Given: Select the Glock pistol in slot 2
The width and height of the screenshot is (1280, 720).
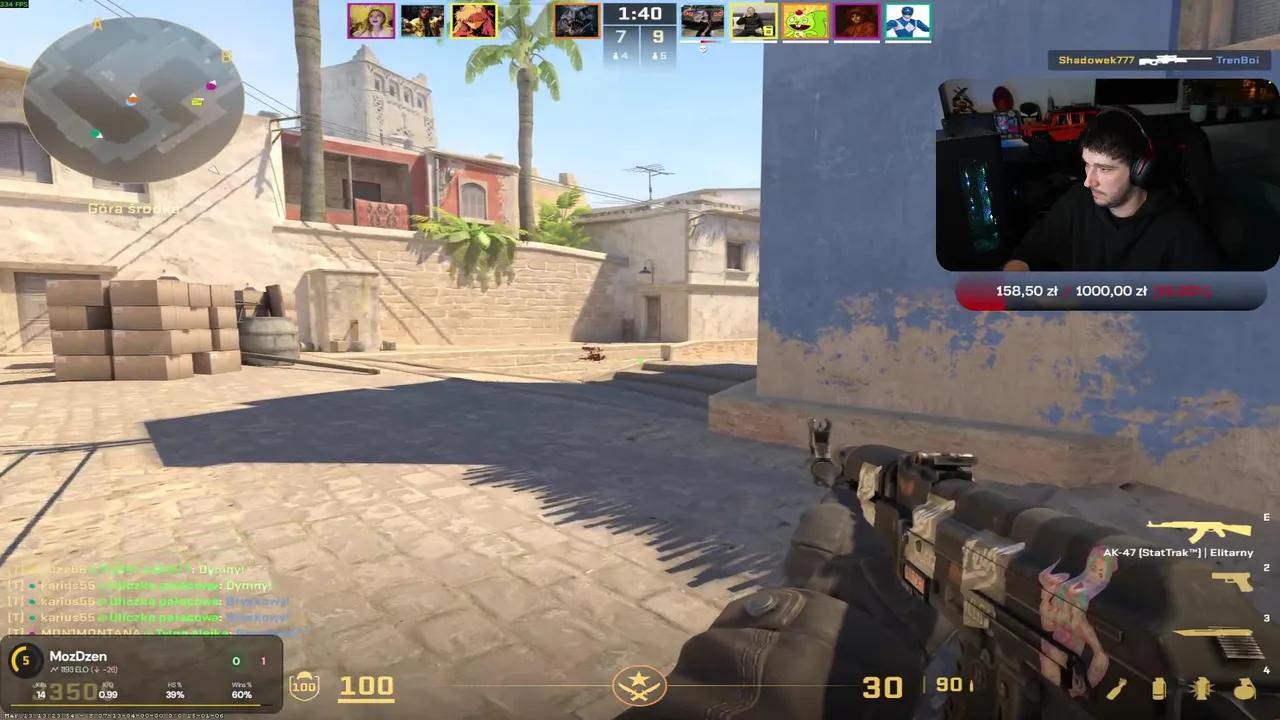Looking at the screenshot, I should (1232, 582).
